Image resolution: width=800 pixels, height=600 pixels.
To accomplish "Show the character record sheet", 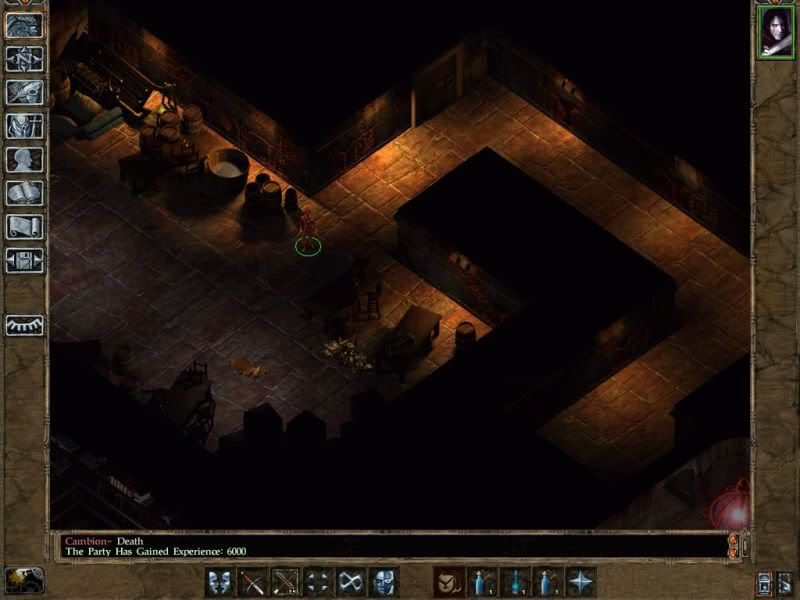I will coord(24,159).
